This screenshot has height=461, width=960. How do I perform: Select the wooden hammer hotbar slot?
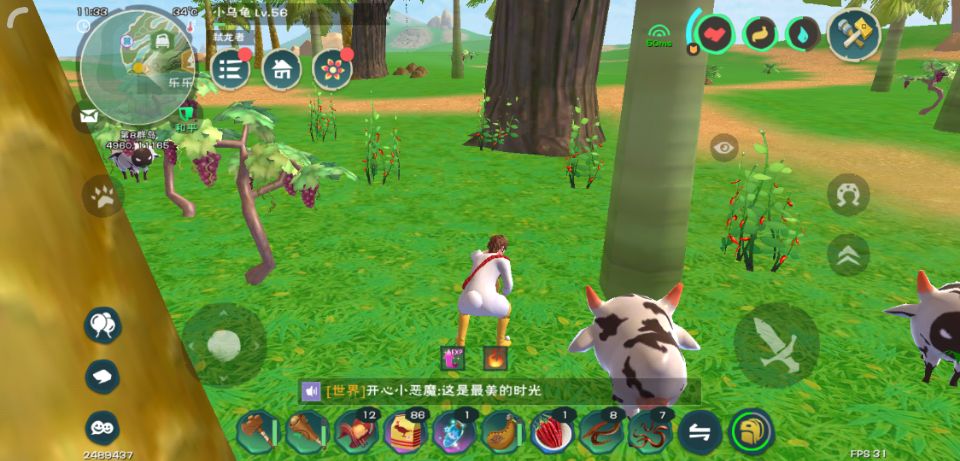[x=257, y=432]
